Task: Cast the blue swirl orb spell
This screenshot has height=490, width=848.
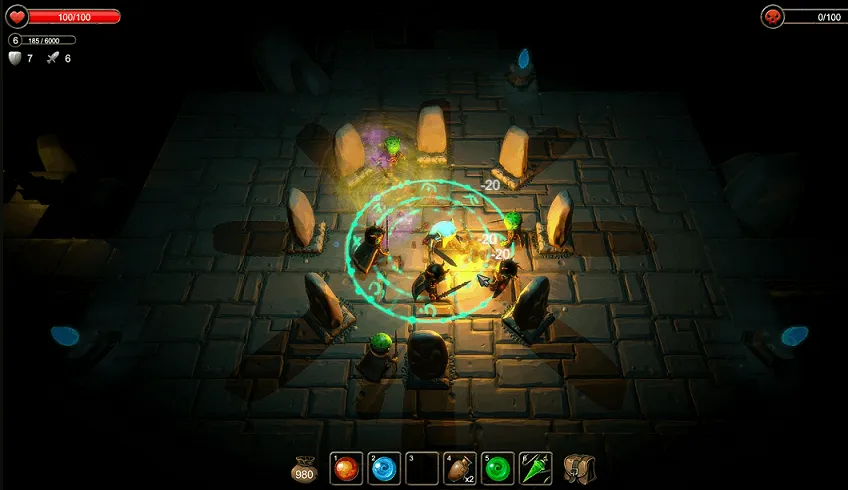Action: pyautogui.click(x=384, y=468)
